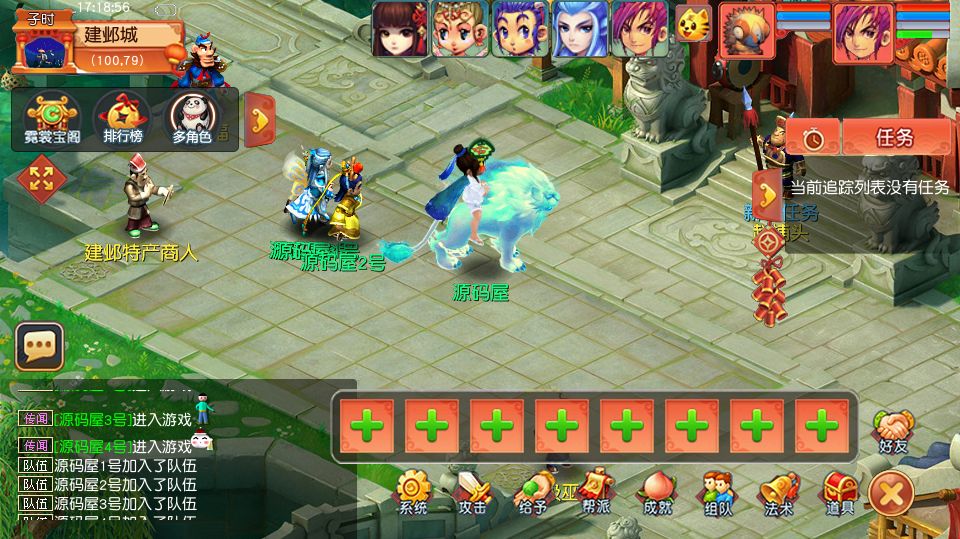Open the 系统 system menu

click(x=413, y=493)
